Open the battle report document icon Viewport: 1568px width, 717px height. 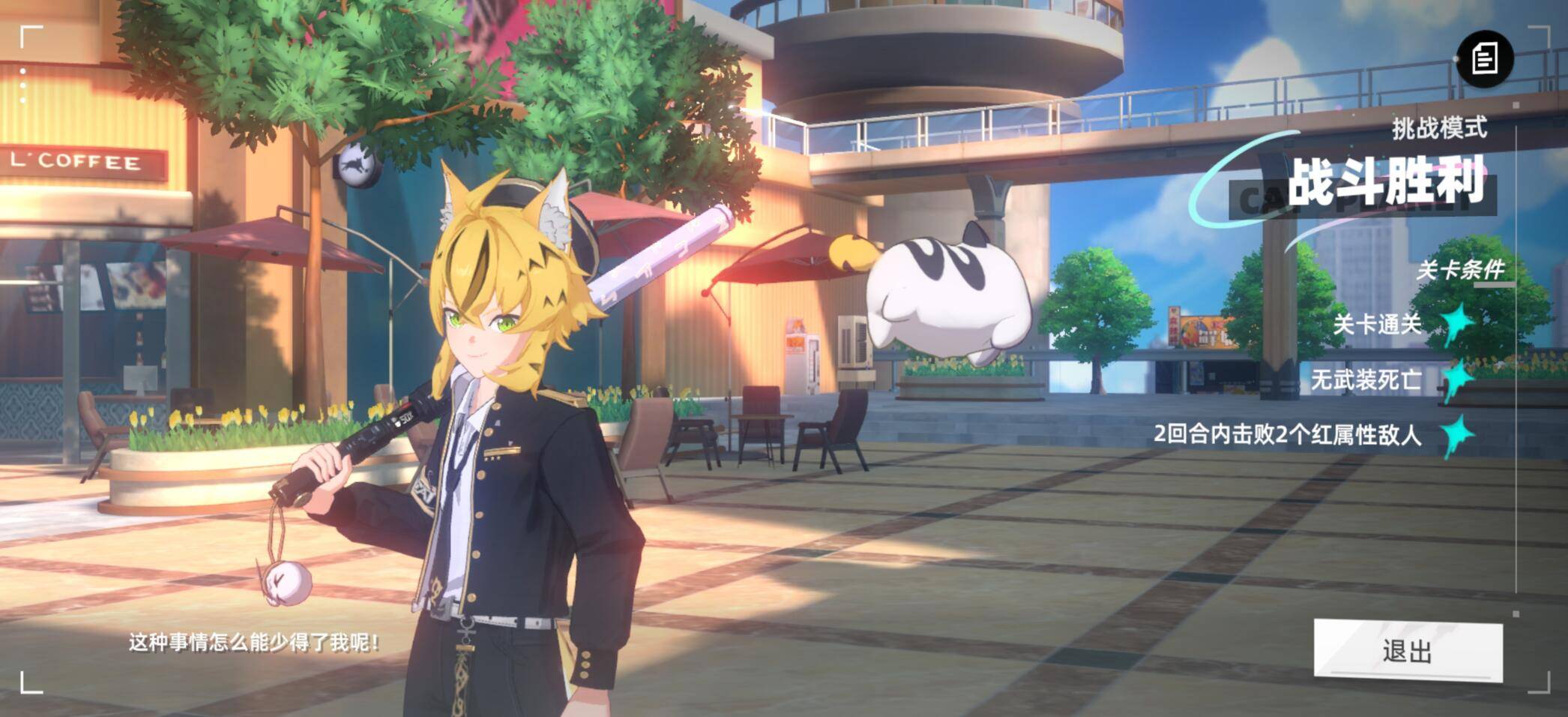click(1484, 58)
